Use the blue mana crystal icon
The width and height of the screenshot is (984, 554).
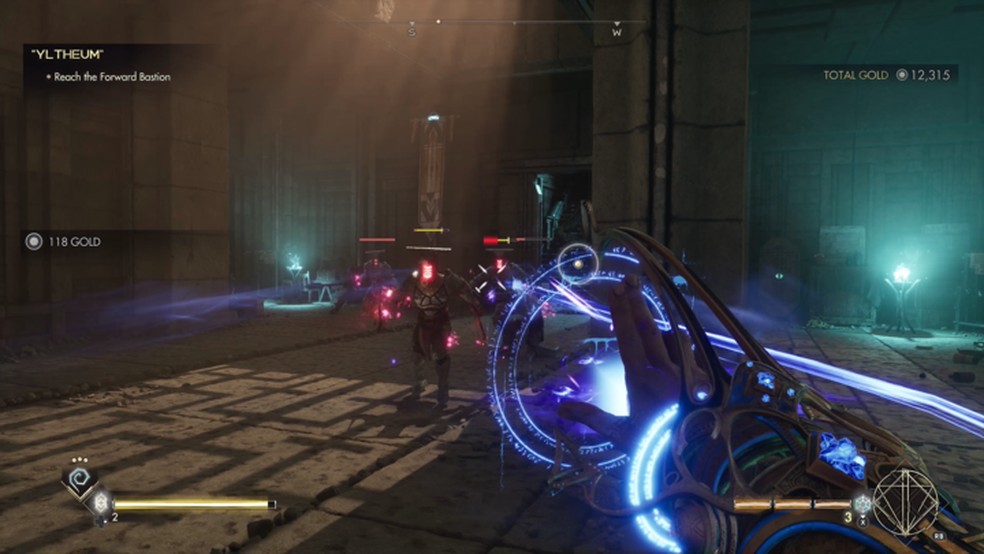863,505
